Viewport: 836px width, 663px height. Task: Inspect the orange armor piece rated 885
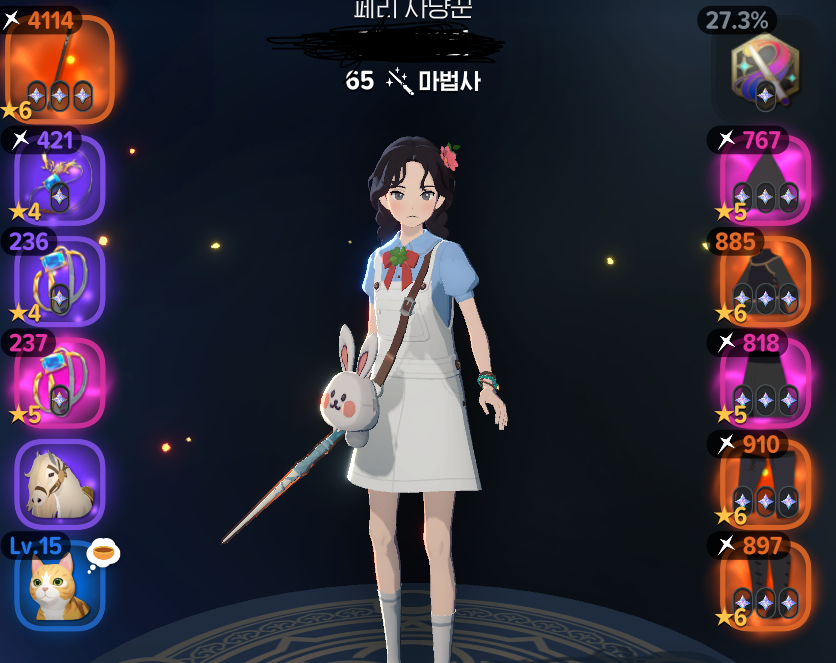pos(765,283)
